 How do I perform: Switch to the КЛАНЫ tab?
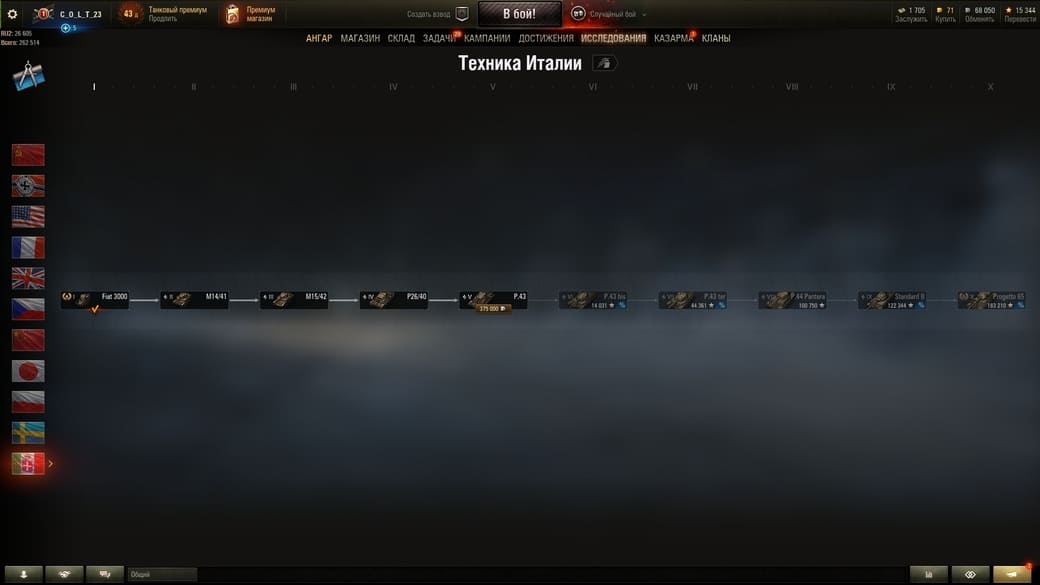(716, 38)
